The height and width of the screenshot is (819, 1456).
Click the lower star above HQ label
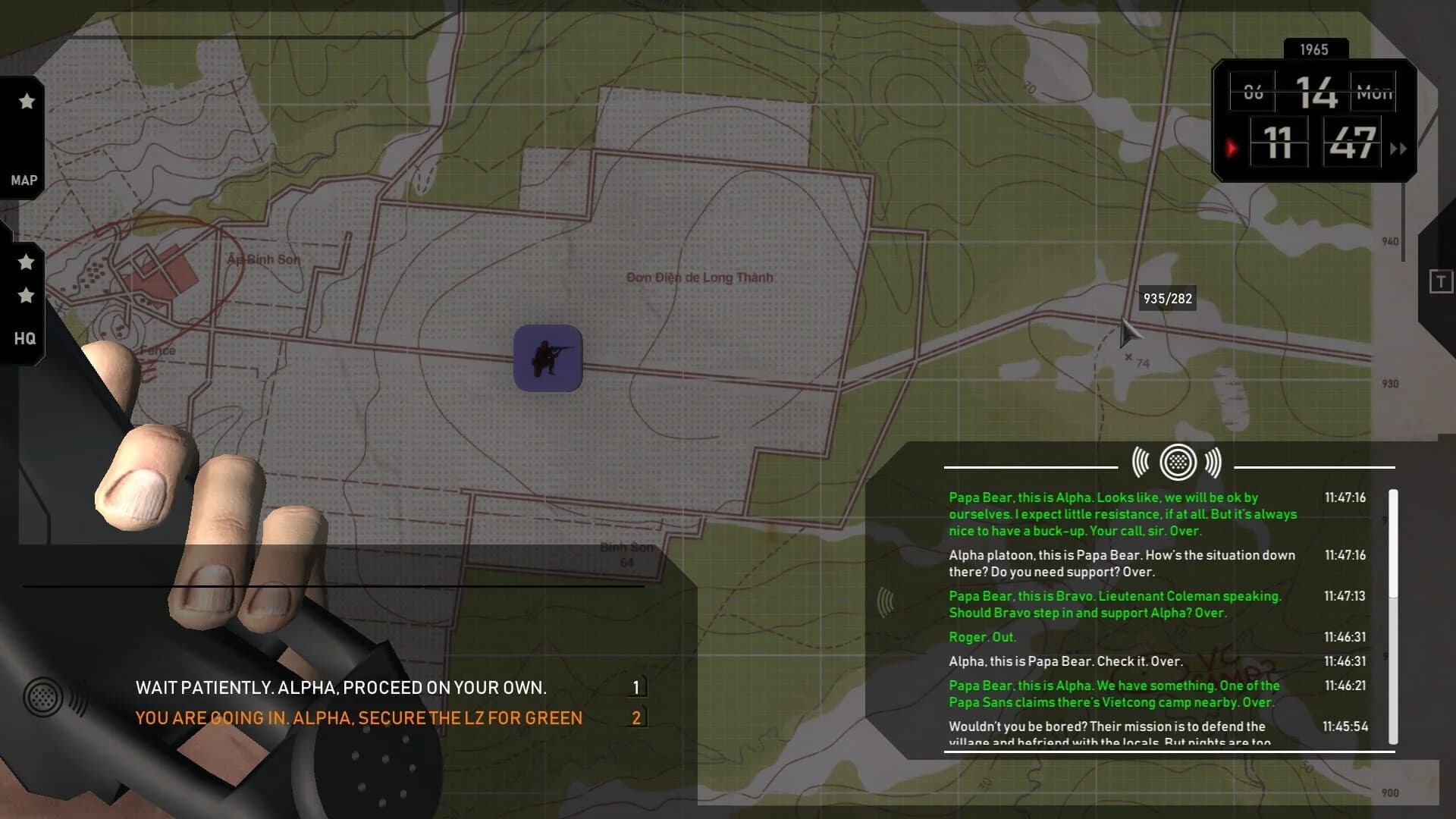click(x=27, y=297)
